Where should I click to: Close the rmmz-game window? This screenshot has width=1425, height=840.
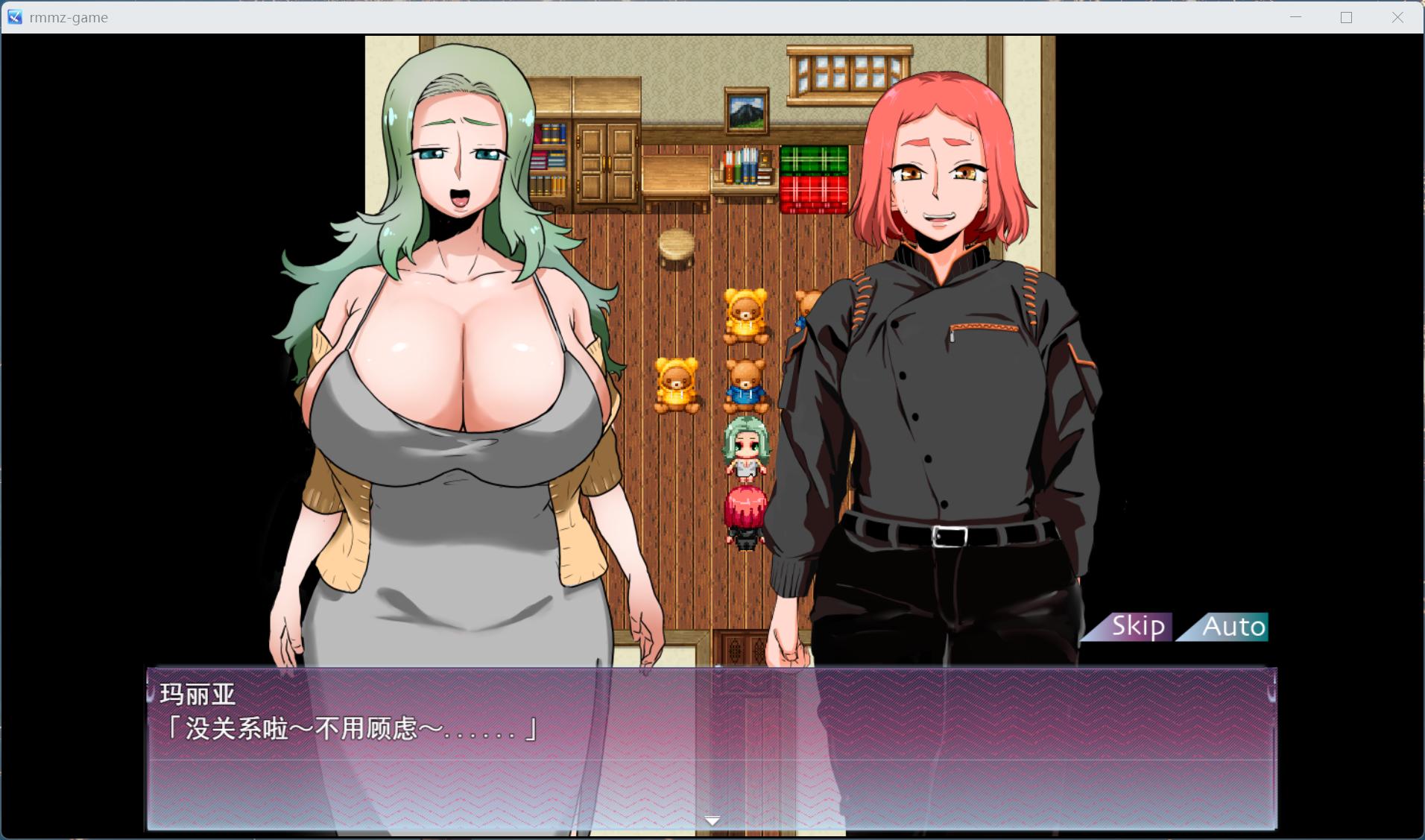click(x=1397, y=17)
